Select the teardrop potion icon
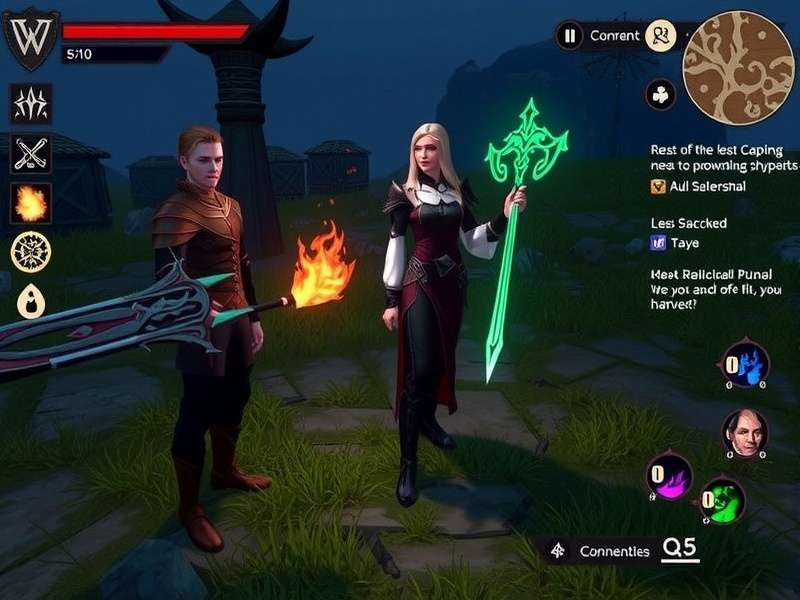This screenshot has height=600, width=800. pos(31,299)
